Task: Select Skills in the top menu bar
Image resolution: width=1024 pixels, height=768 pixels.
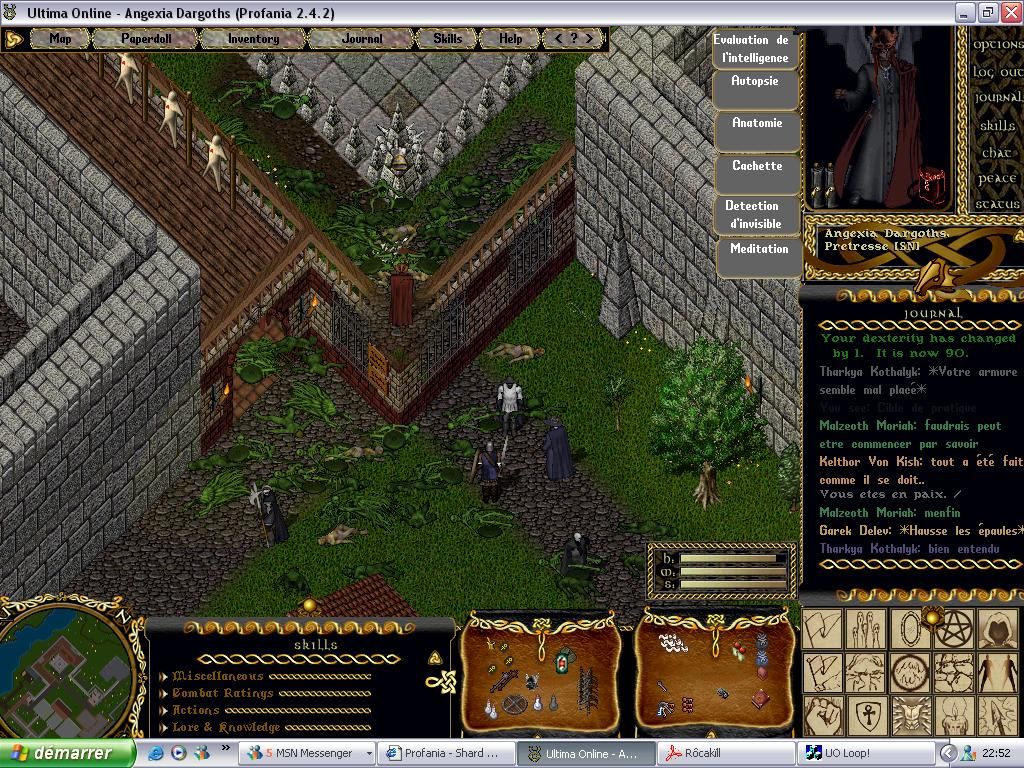Action: click(447, 39)
